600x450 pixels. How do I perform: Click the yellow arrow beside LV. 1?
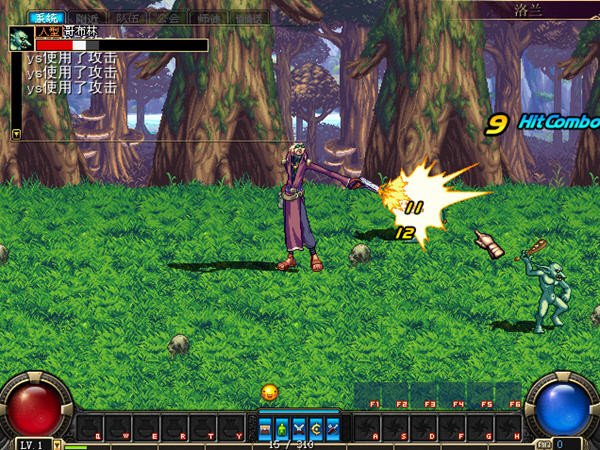[57, 443]
